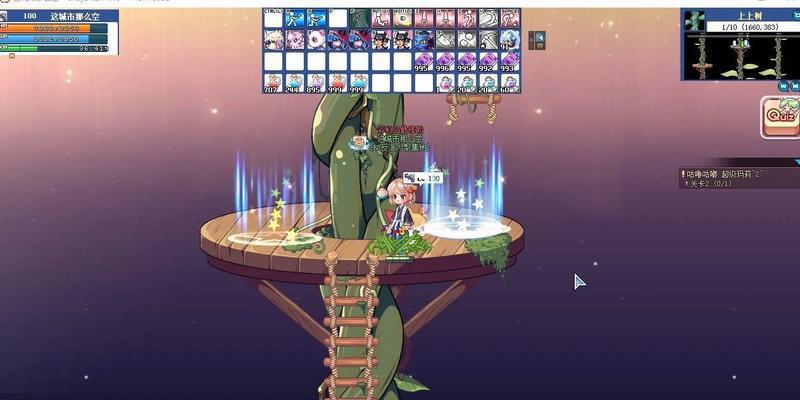Select the purple item slot showing 993
Image resolution: width=800 pixels, height=400 pixels.
coord(510,62)
